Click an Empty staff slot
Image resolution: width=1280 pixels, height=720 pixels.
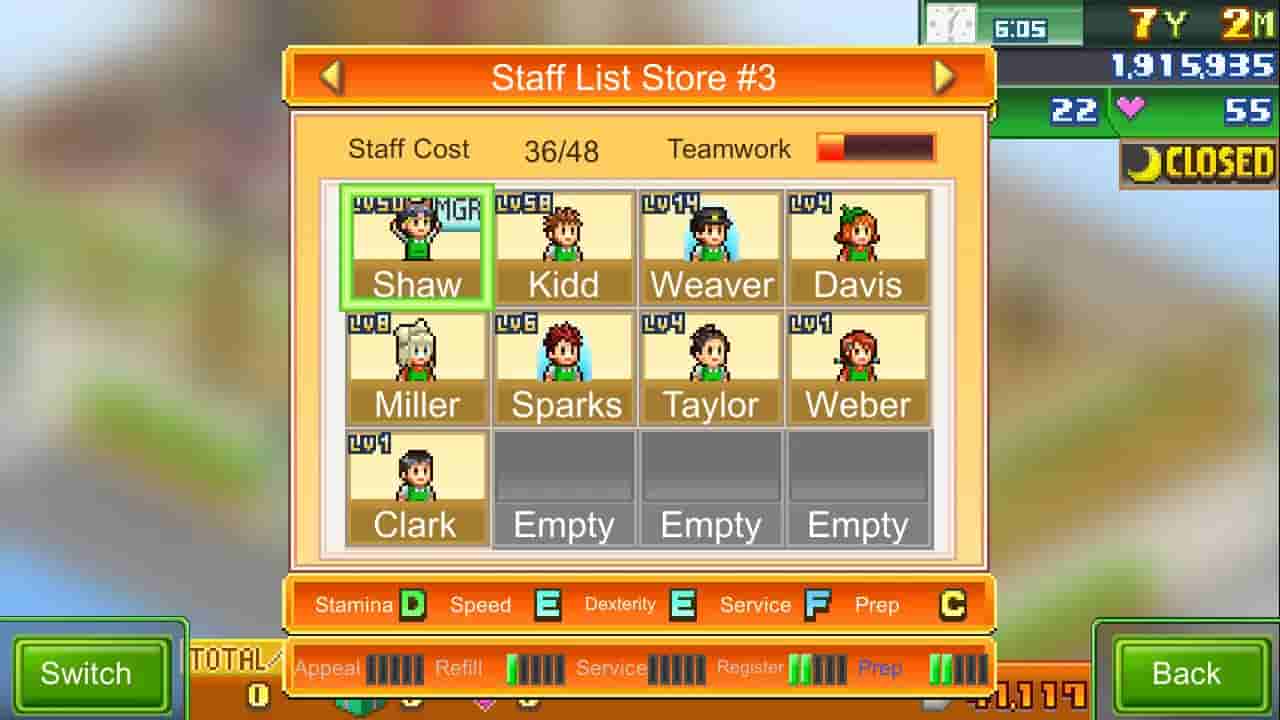click(x=563, y=485)
